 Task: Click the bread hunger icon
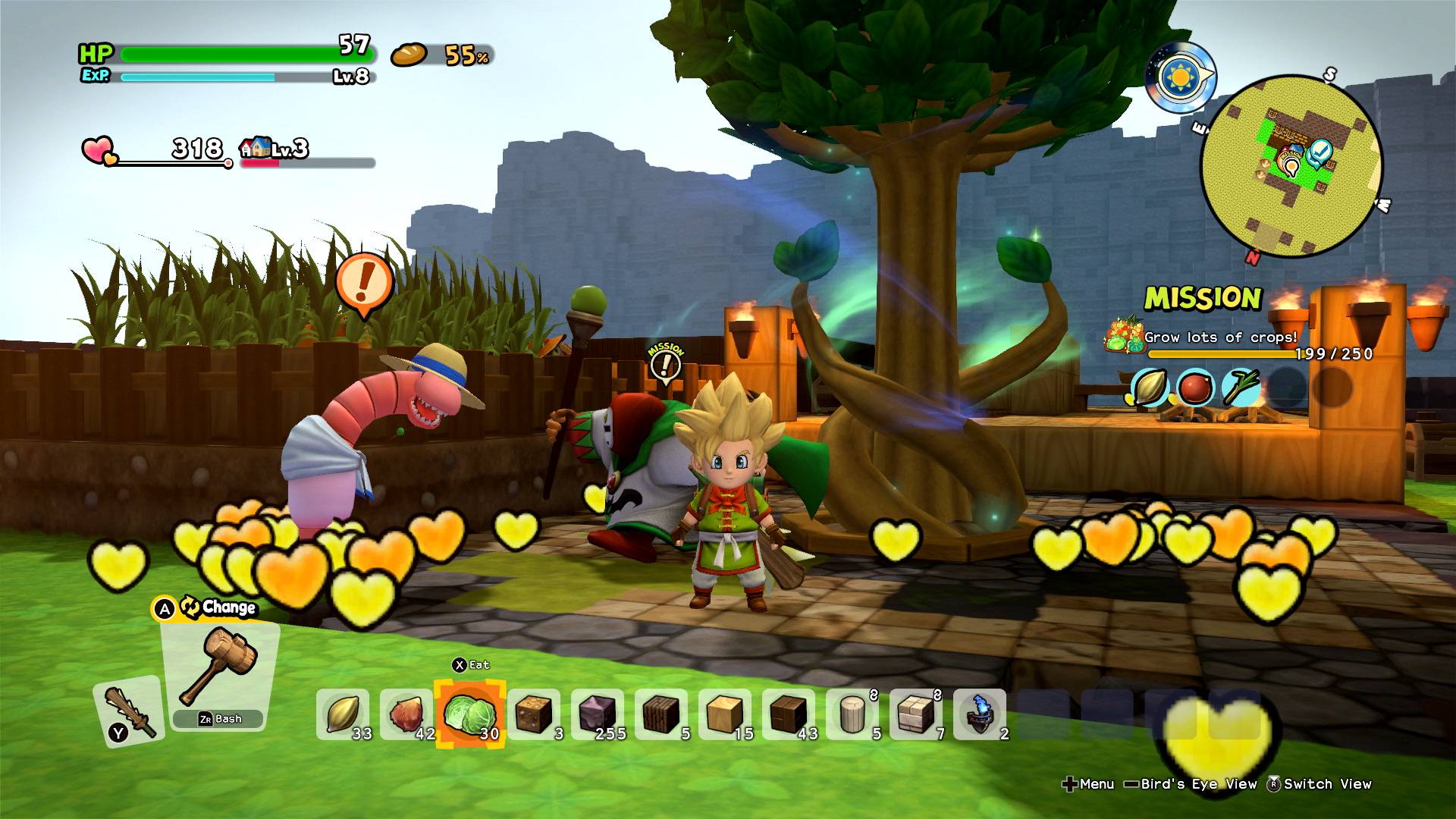point(409,55)
